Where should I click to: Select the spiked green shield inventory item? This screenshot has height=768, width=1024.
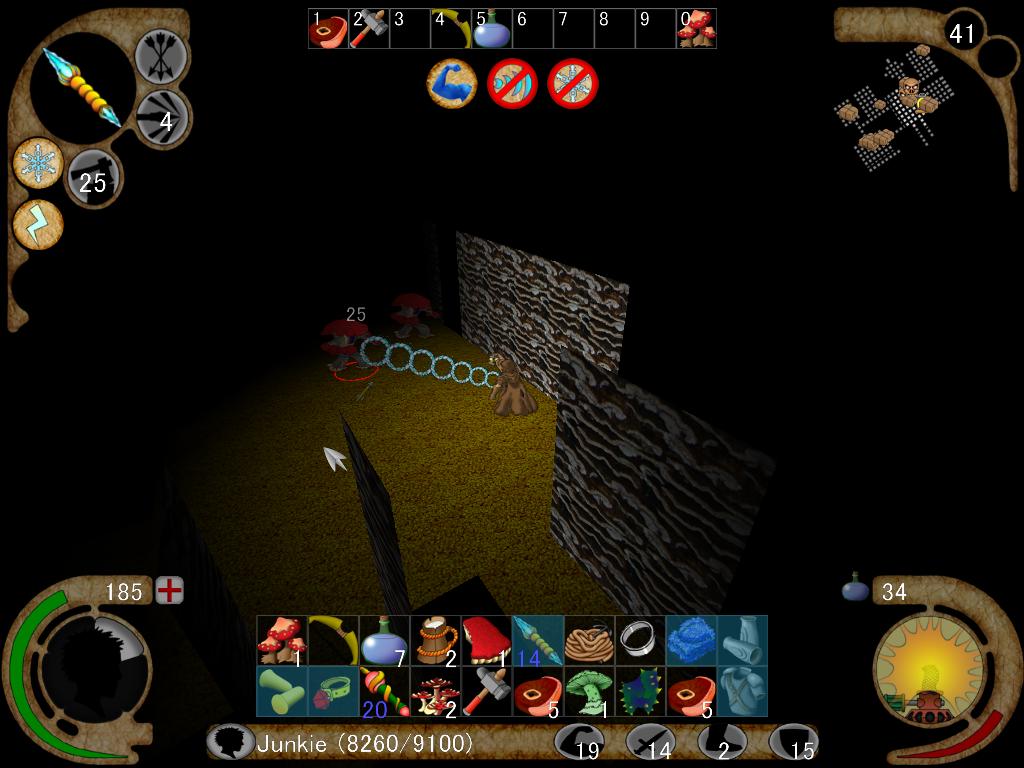point(640,691)
